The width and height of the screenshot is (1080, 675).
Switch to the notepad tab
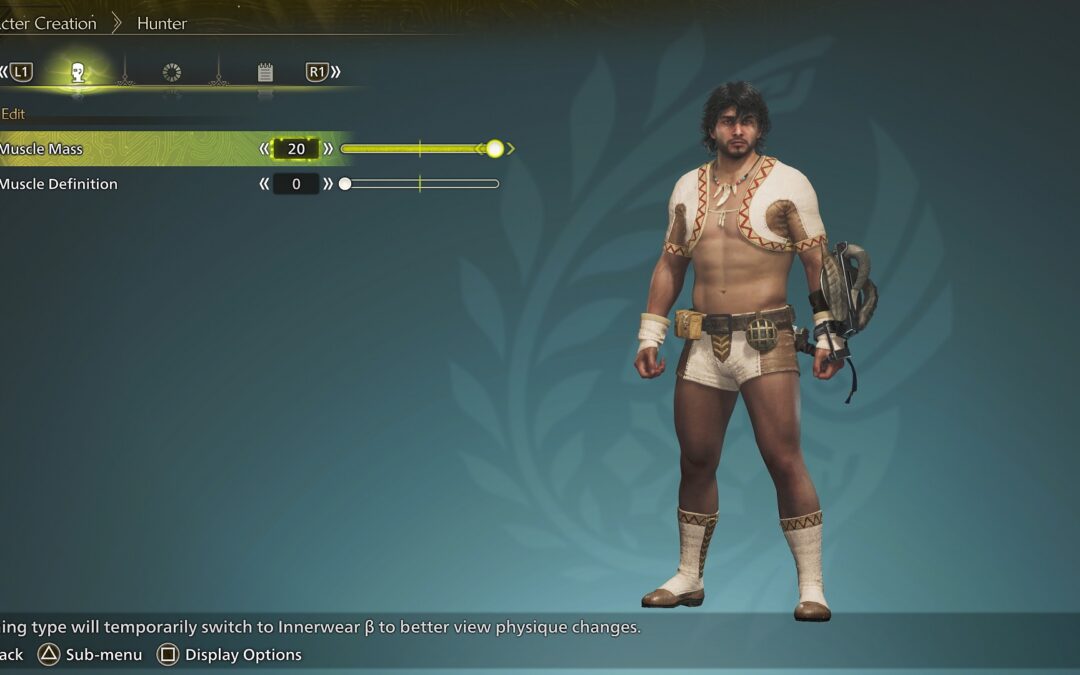[x=265, y=72]
